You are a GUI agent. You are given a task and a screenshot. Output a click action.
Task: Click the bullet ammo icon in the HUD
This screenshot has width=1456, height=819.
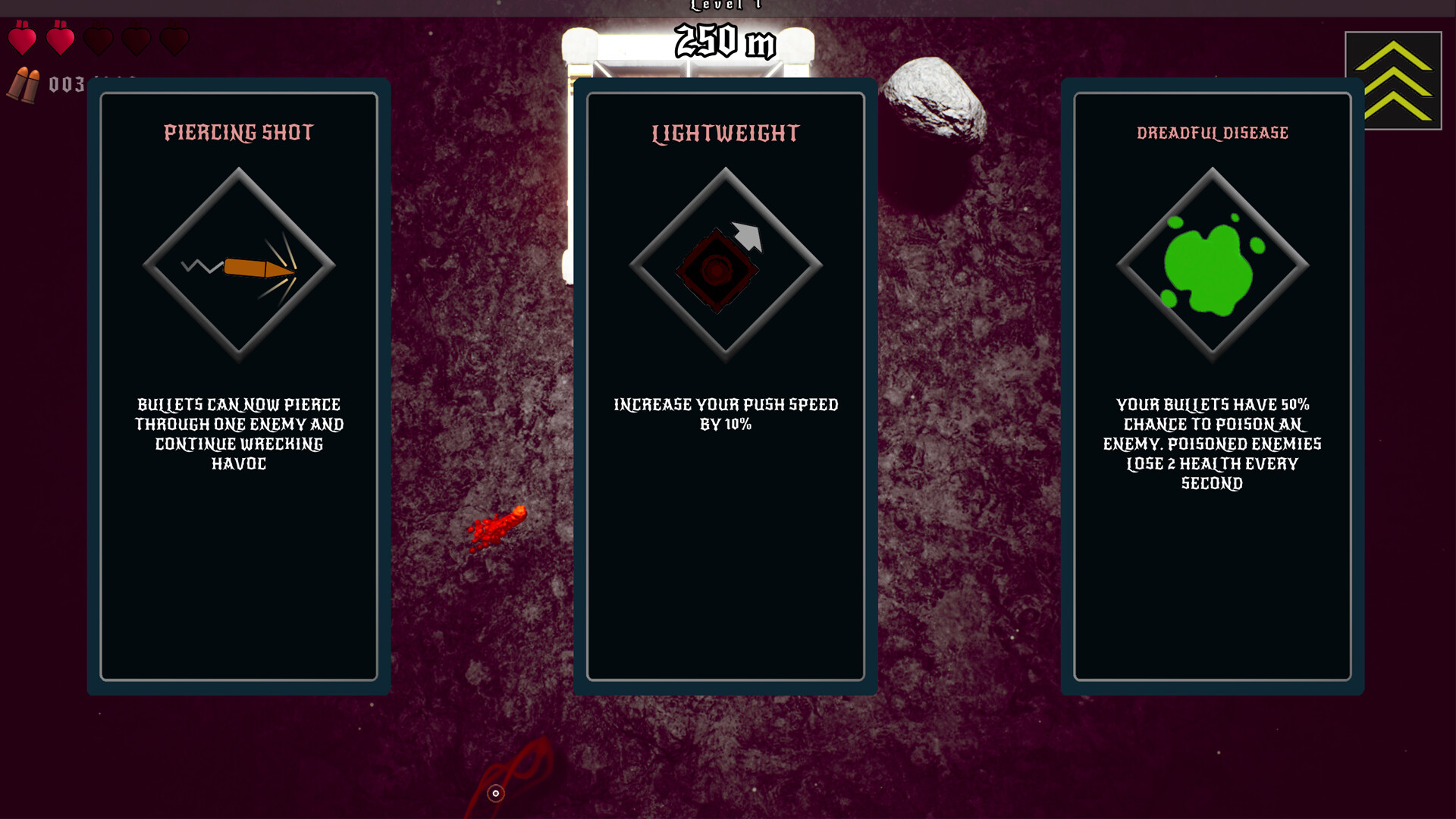click(25, 83)
